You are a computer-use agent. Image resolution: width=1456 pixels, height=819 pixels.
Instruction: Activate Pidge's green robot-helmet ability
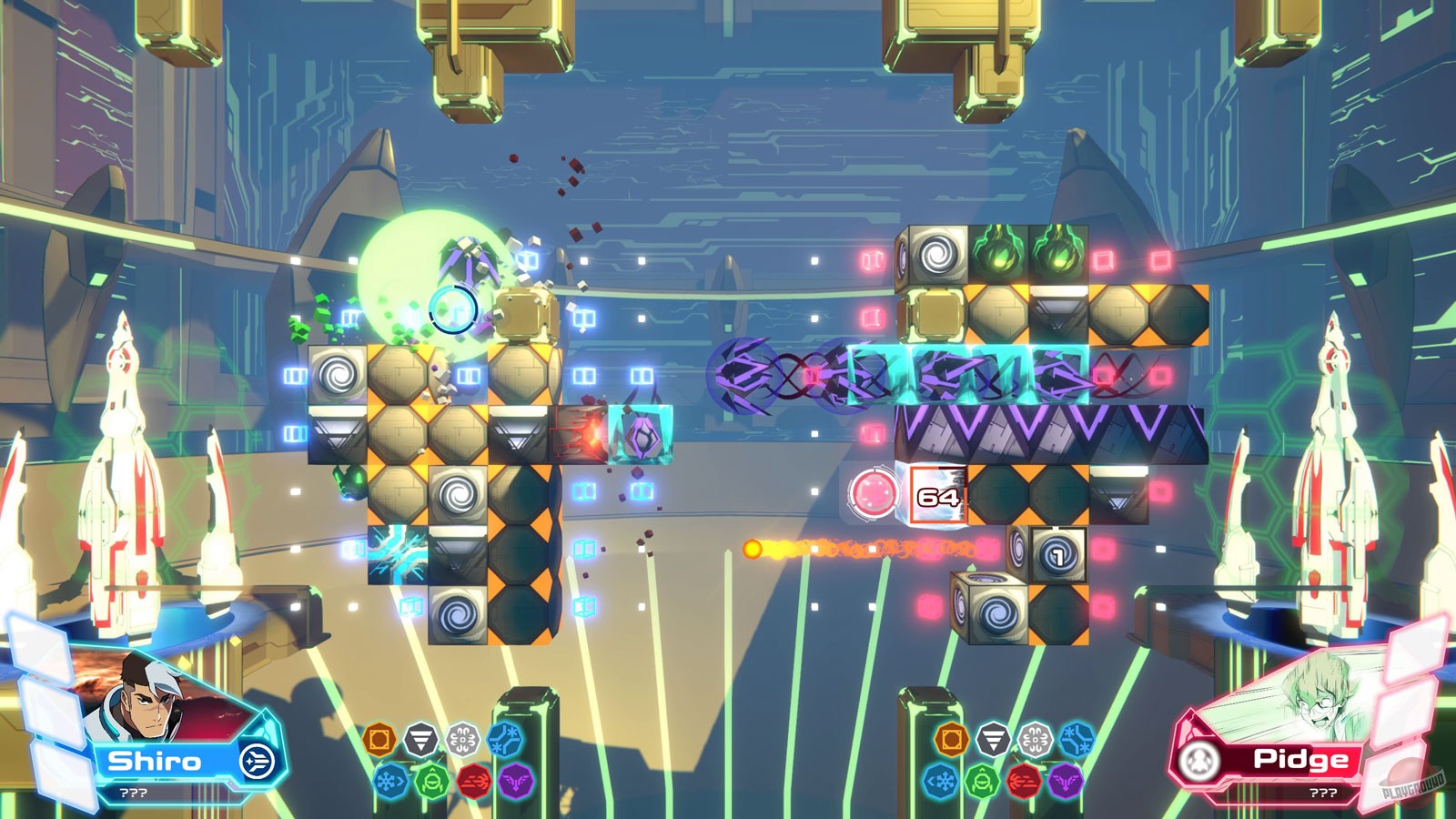click(982, 781)
